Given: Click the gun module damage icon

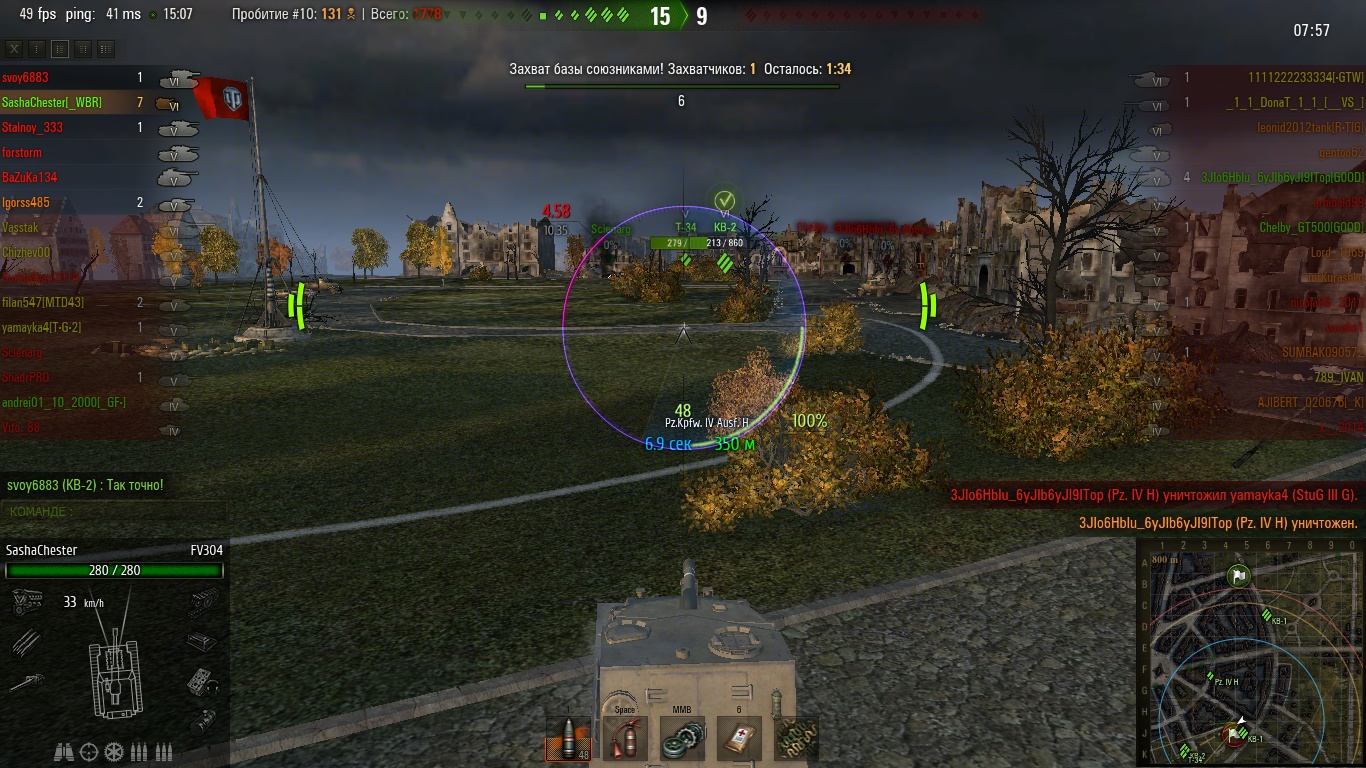Looking at the screenshot, I should [27, 683].
